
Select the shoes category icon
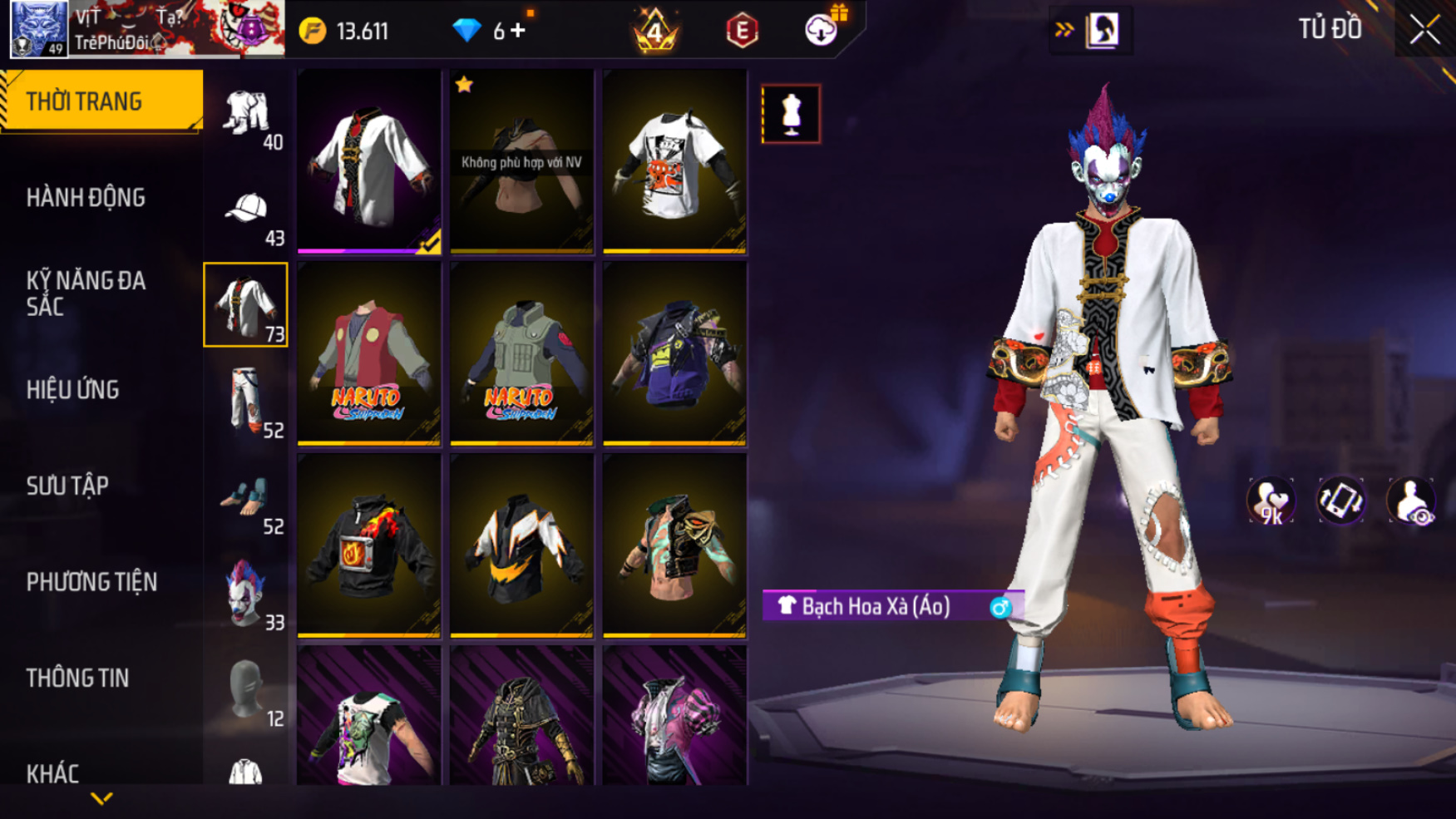246,499
